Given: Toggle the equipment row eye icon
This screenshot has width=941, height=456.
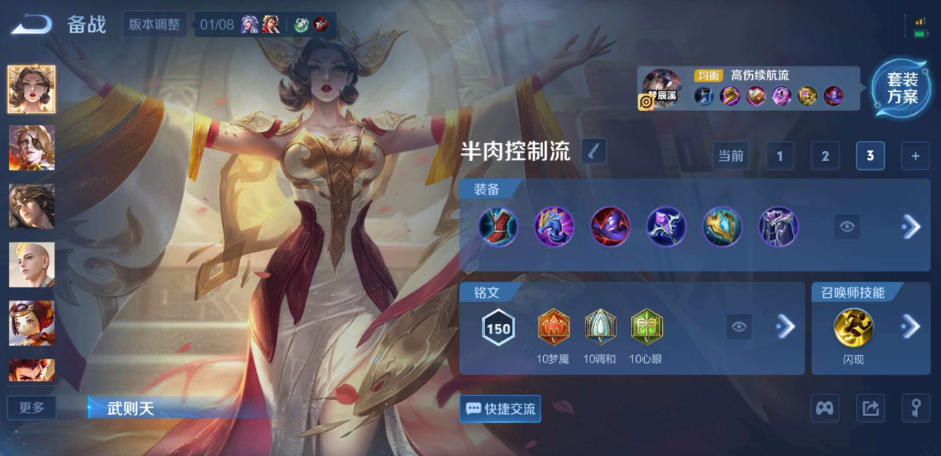Looking at the screenshot, I should click(x=847, y=227).
